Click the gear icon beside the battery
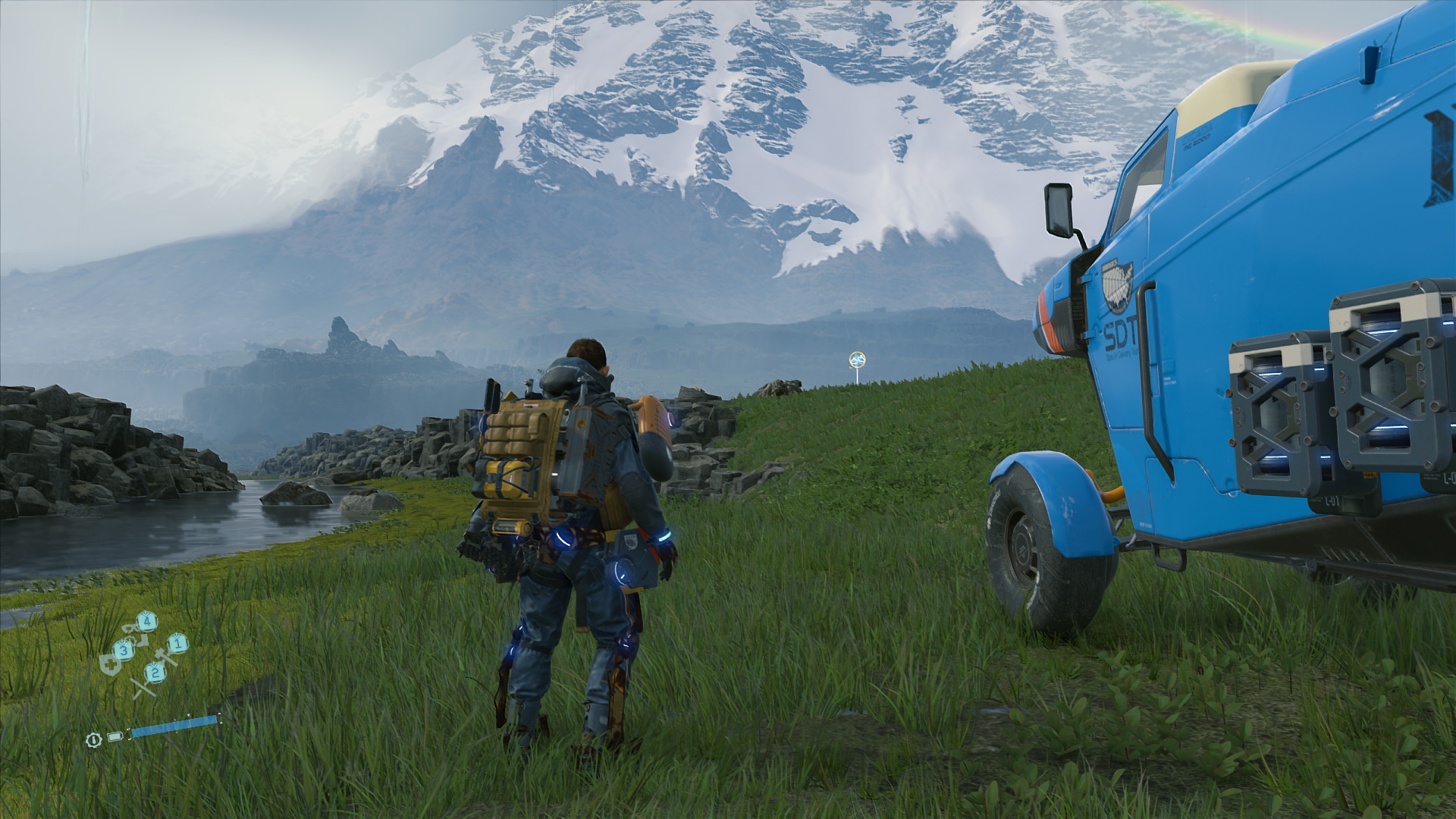Image resolution: width=1456 pixels, height=819 pixels. click(x=93, y=739)
